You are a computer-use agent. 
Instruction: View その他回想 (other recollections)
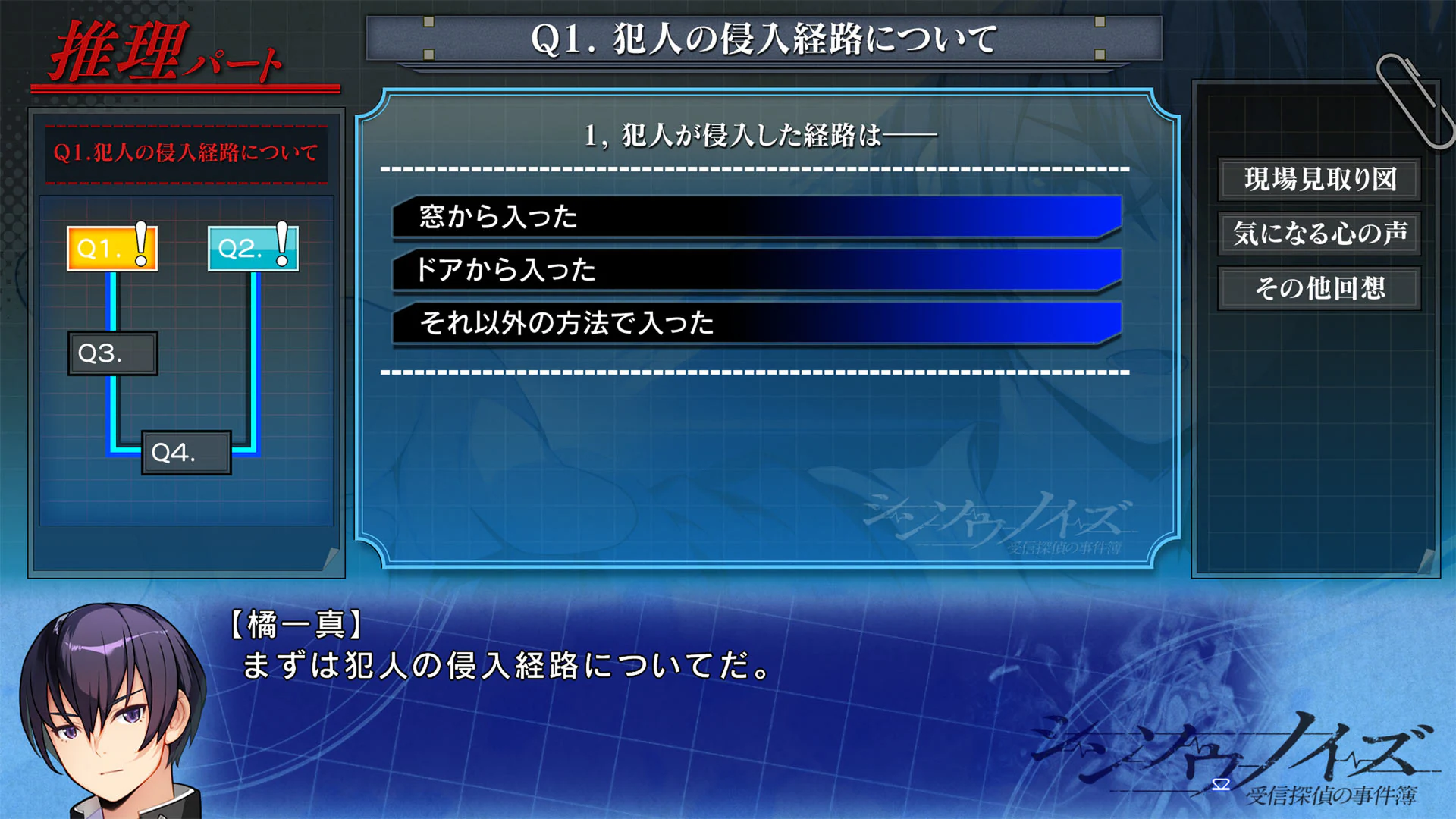coord(1319,290)
